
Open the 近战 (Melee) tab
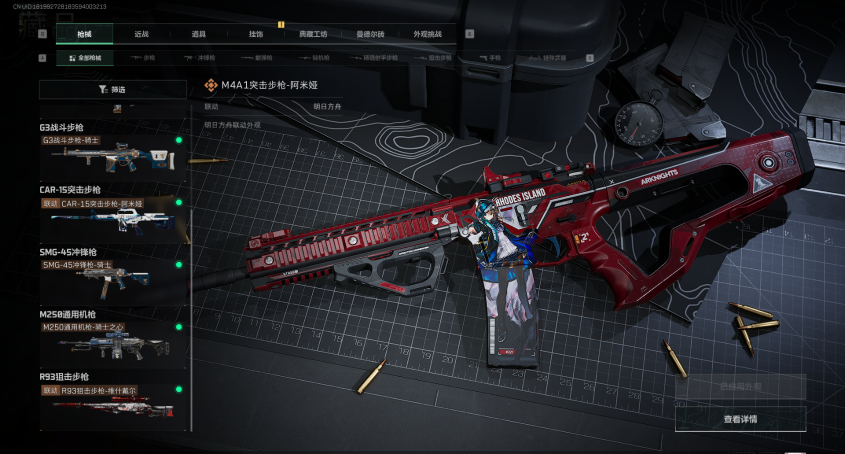(x=142, y=34)
